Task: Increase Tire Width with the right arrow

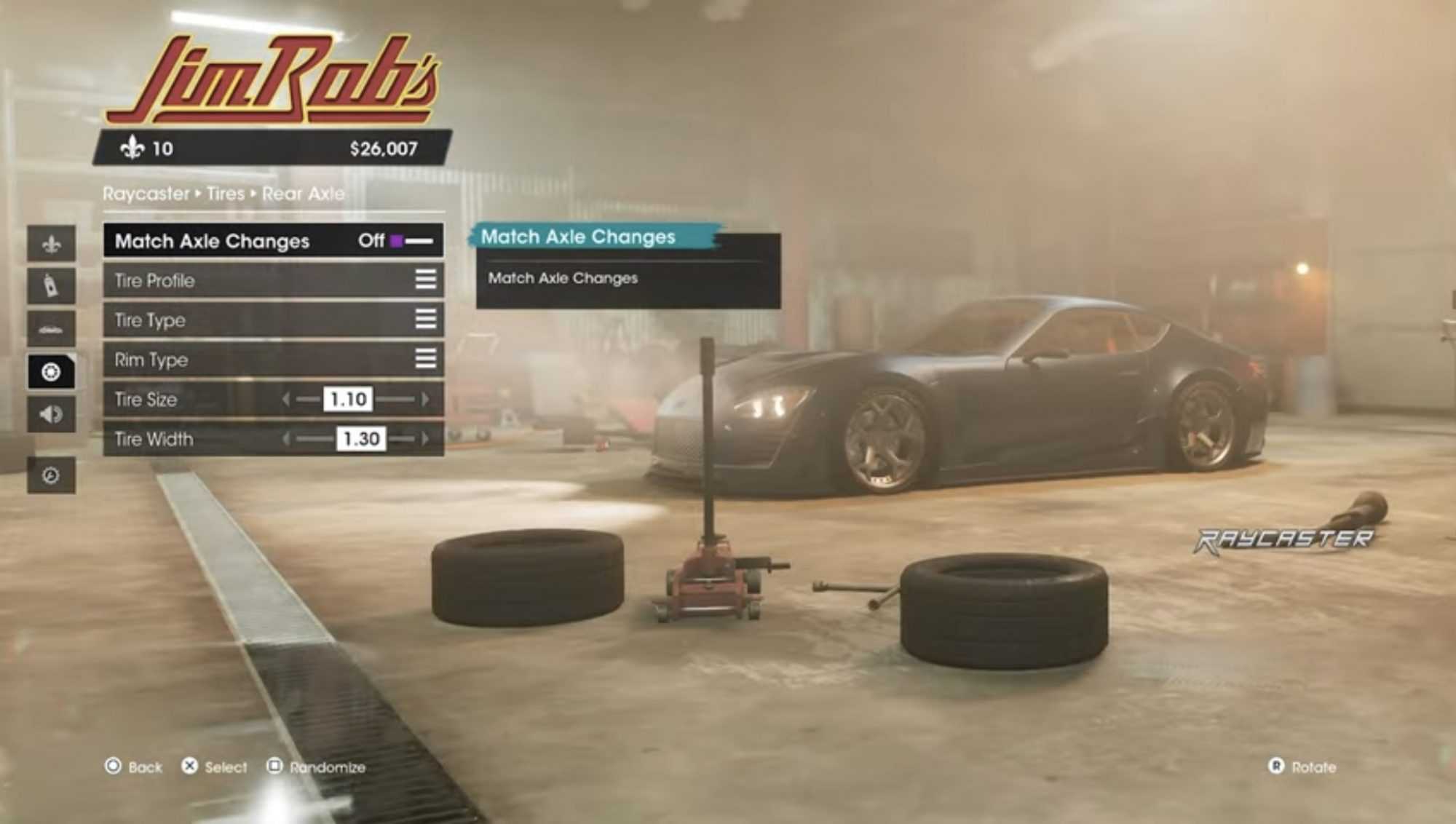Action: pyautogui.click(x=425, y=439)
